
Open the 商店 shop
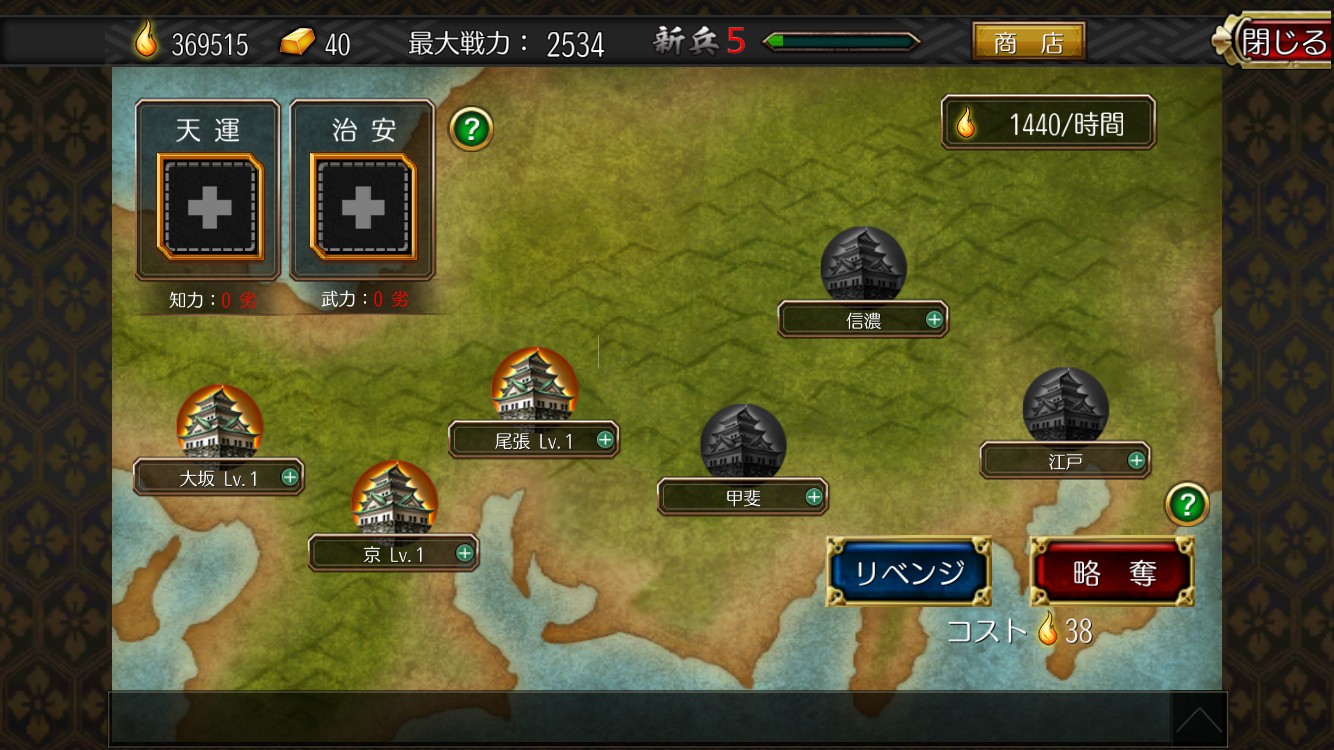(x=1028, y=42)
